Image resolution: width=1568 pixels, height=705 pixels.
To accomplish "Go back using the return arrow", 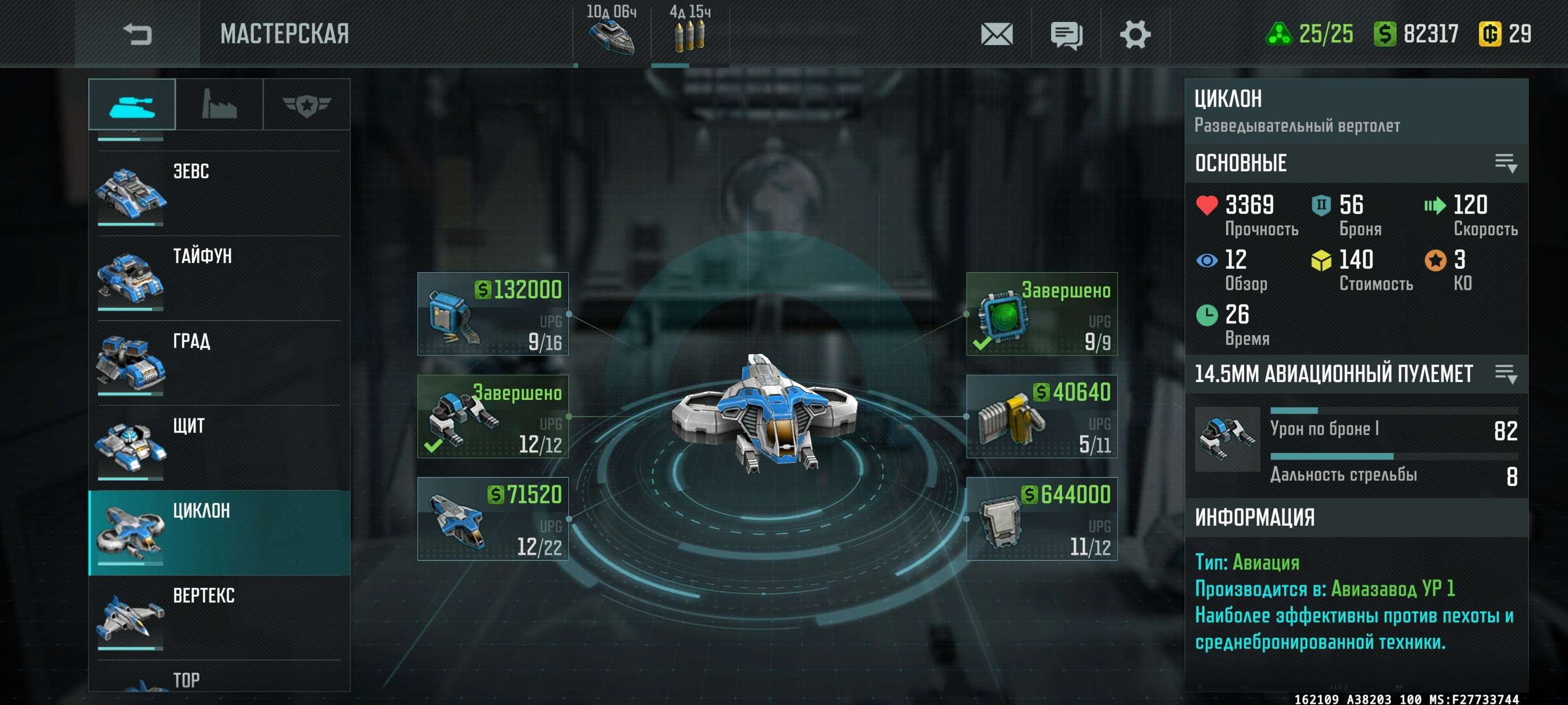I will [137, 34].
